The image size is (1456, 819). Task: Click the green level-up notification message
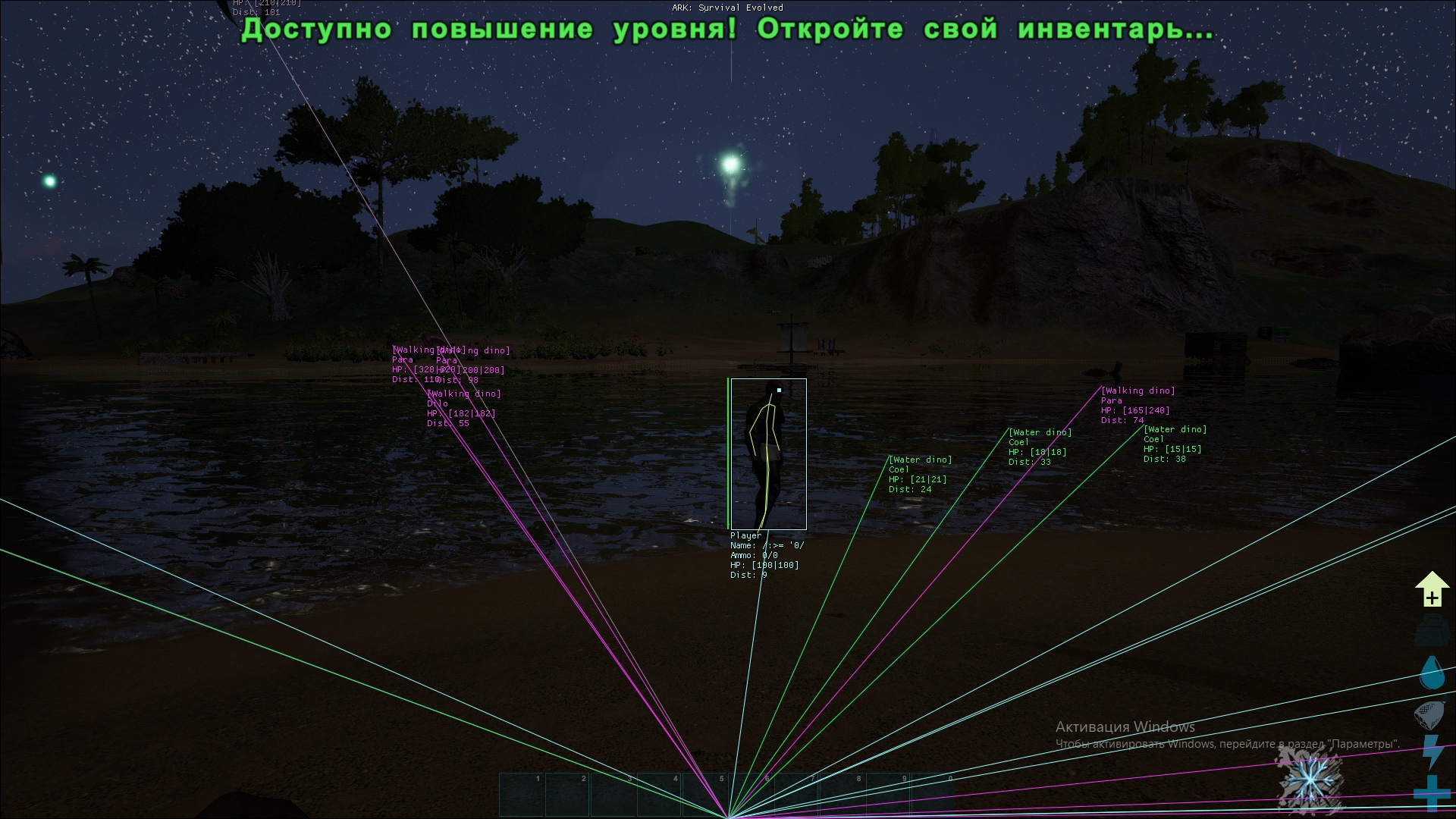724,32
